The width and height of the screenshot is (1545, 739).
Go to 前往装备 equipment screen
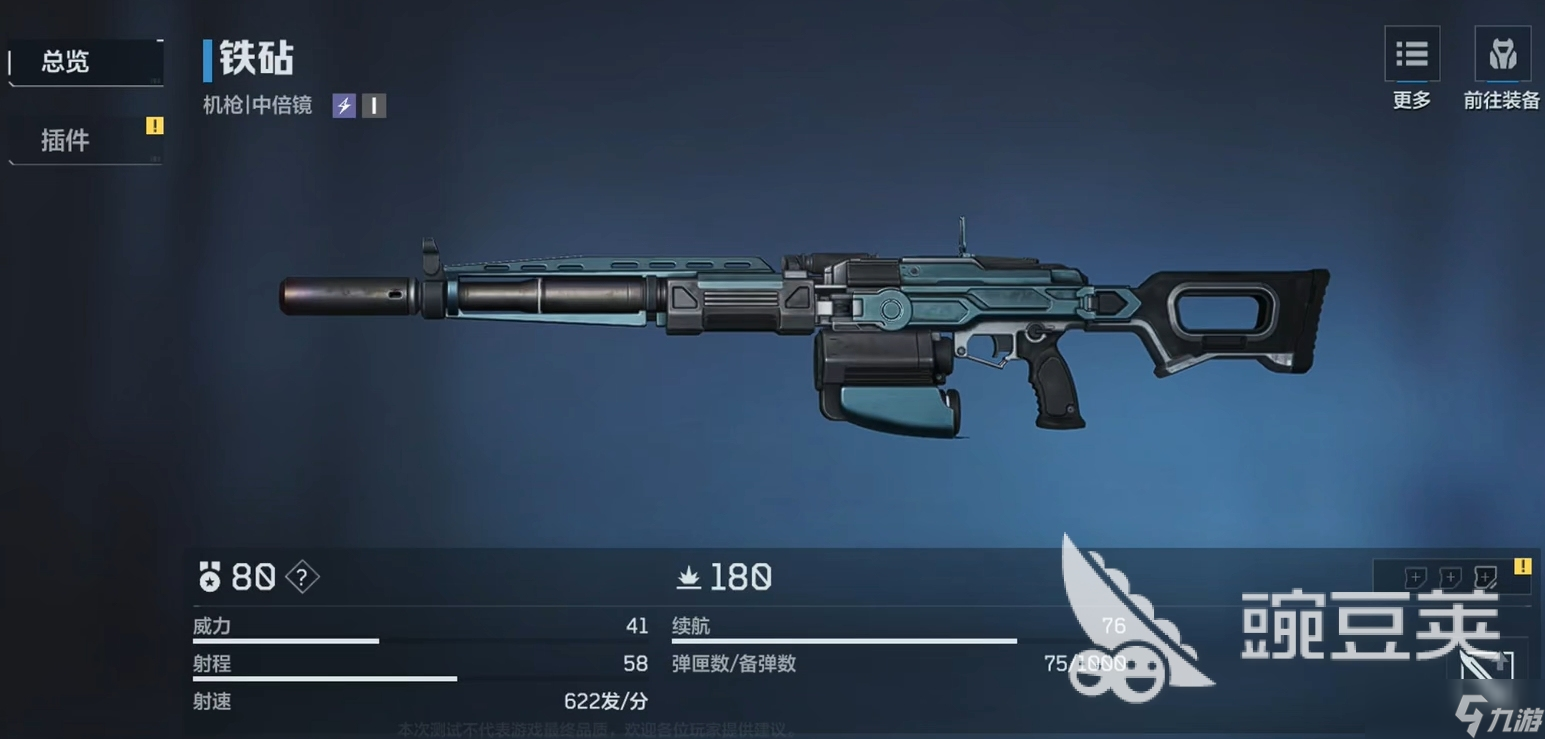click(1502, 56)
